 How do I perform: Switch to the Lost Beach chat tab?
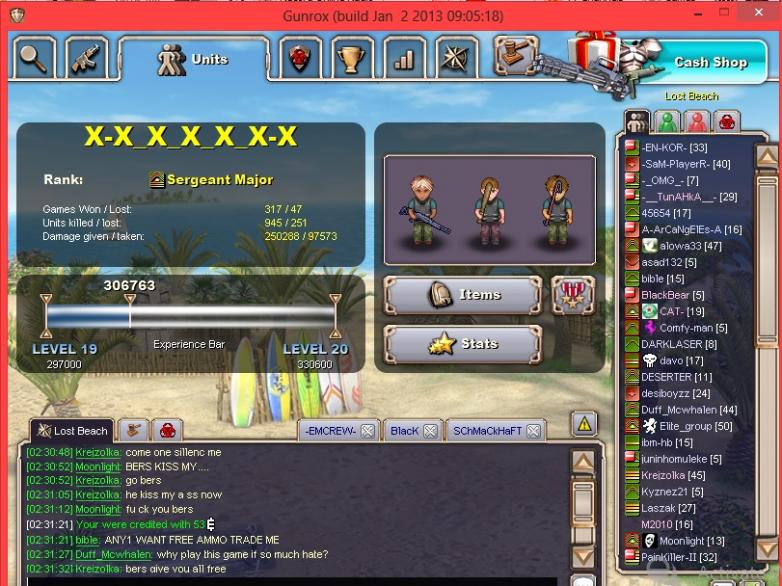pos(72,431)
